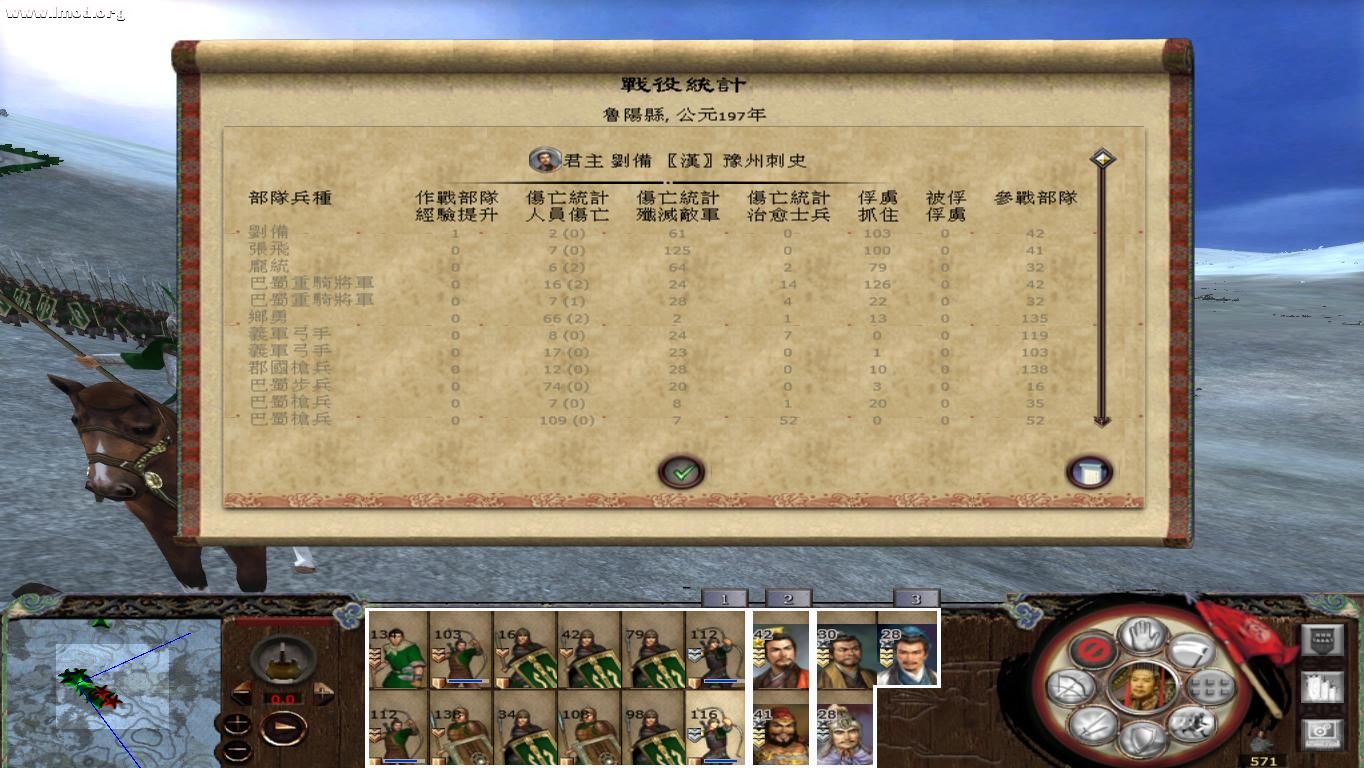Click the camera settings button at bottom right
1364x768 pixels.
[1323, 731]
